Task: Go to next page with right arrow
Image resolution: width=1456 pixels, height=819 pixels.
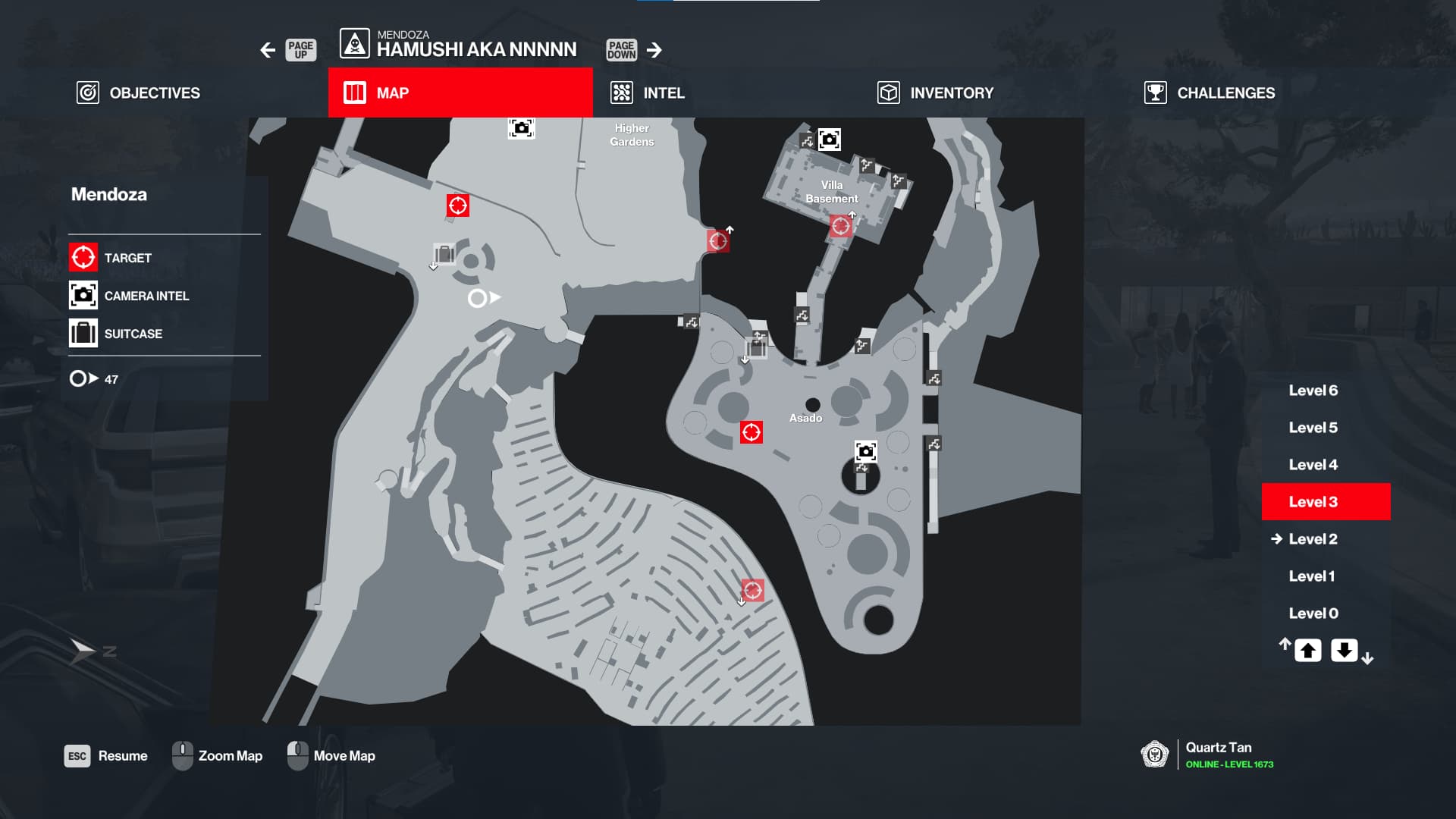Action: [x=654, y=50]
